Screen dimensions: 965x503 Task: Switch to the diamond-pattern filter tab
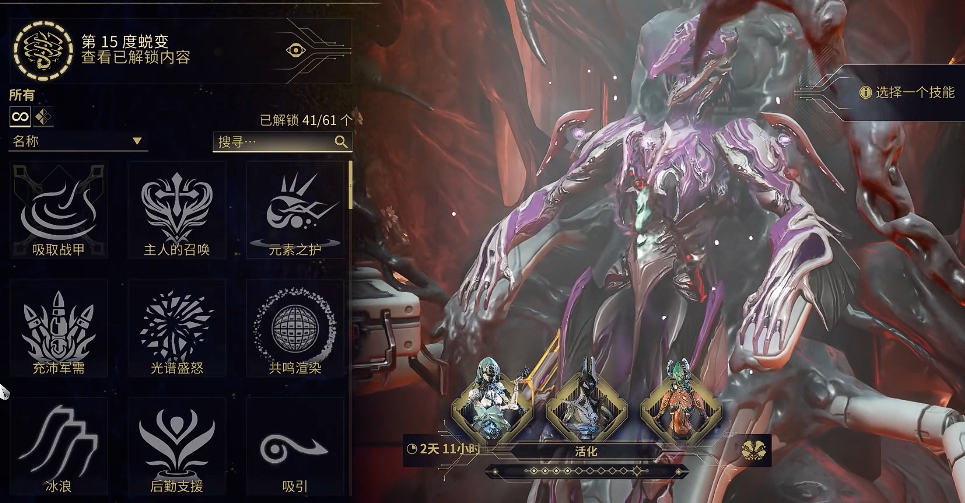click(x=43, y=117)
